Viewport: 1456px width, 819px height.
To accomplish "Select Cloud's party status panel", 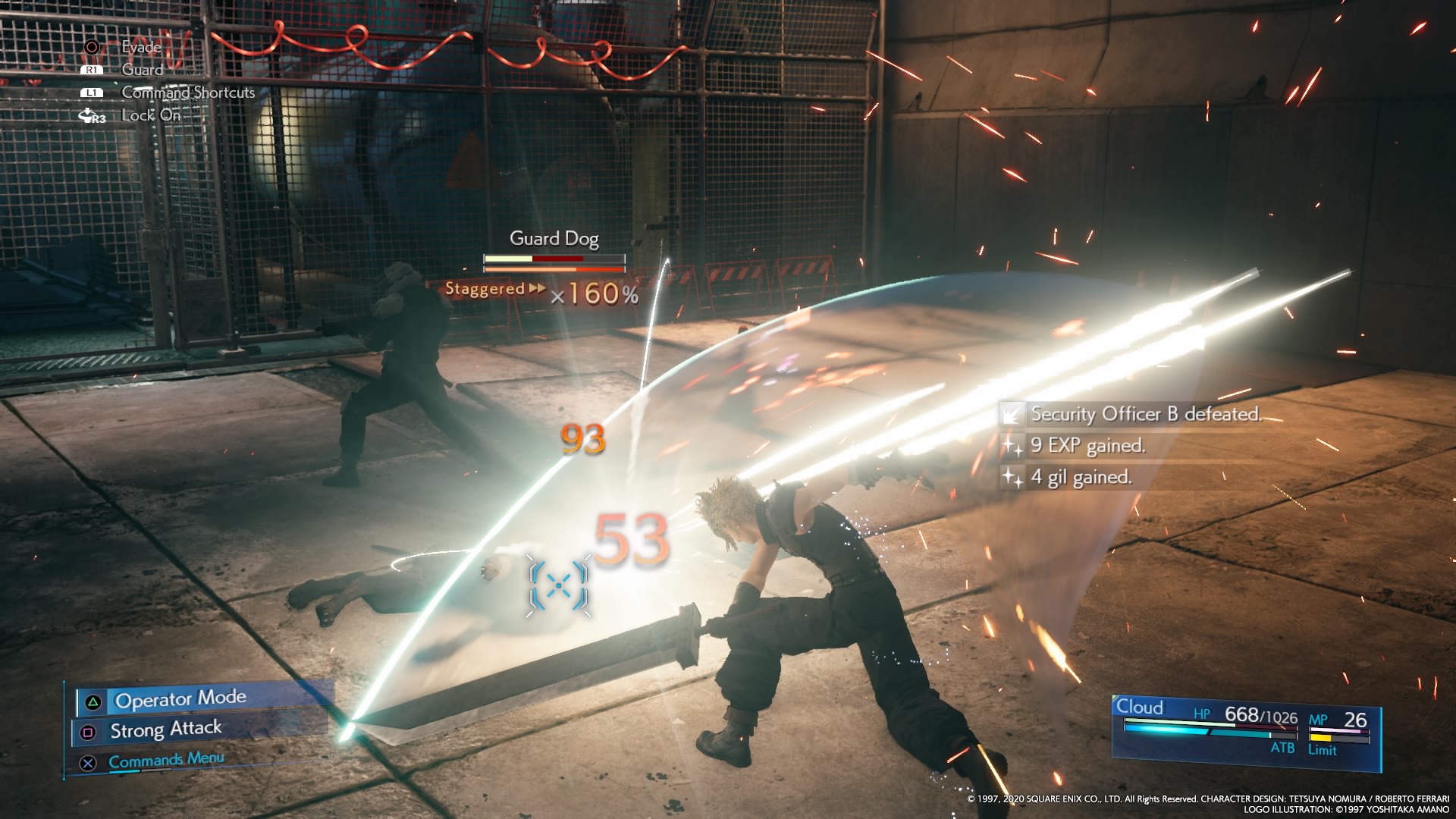I will 1245,730.
